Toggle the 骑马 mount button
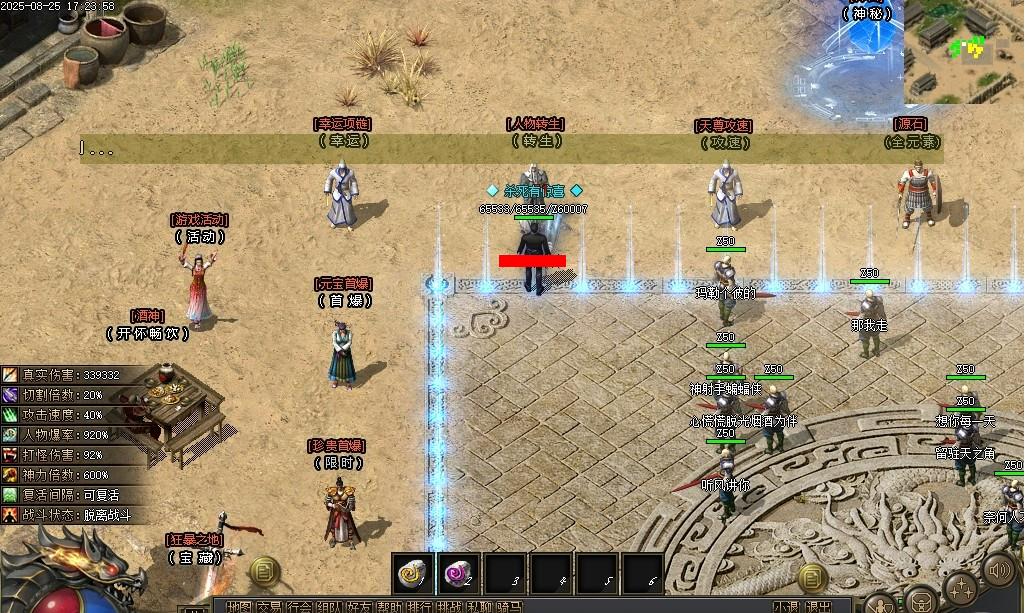This screenshot has height=613, width=1029. 509,606
